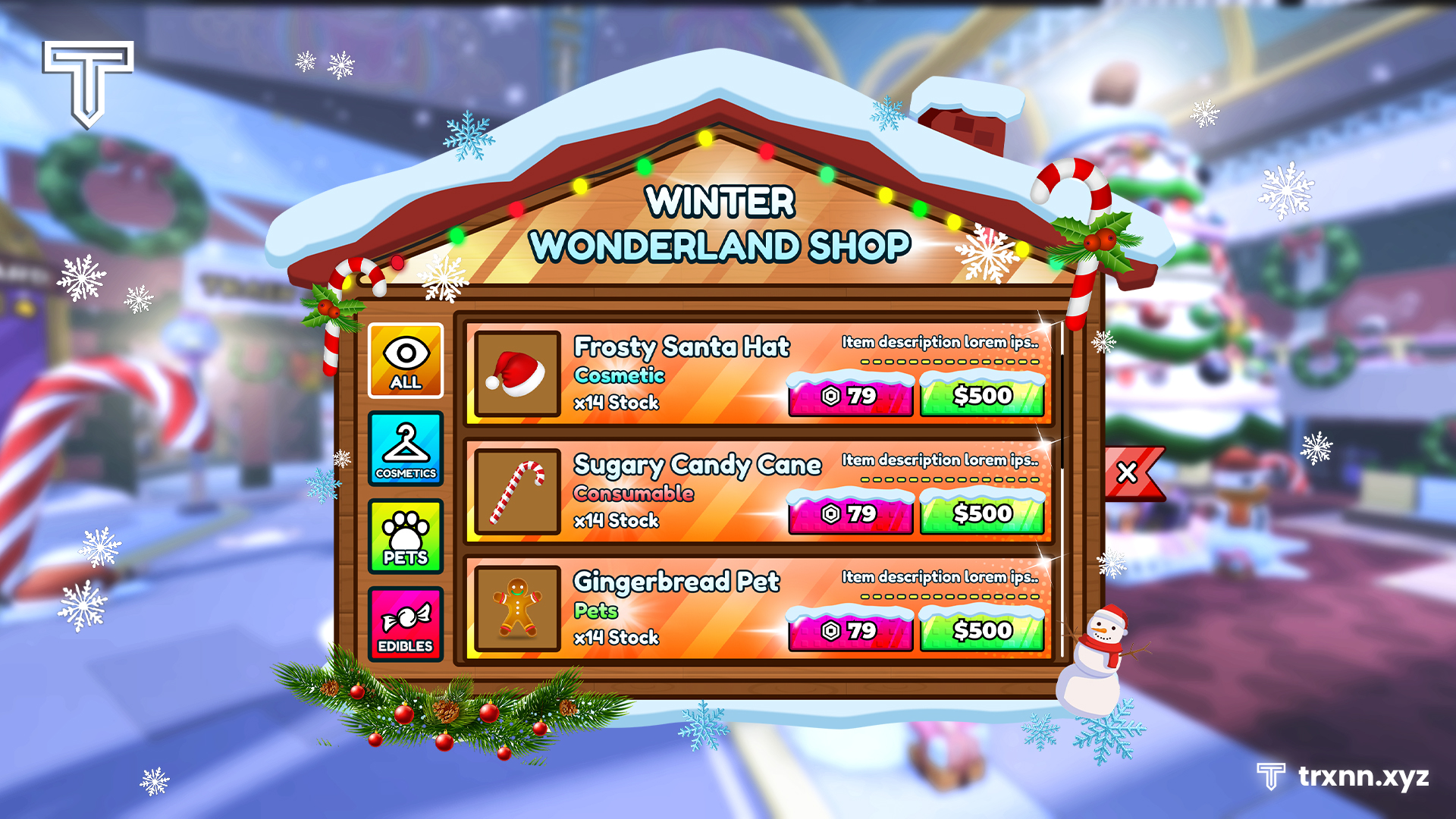Viewport: 1456px width, 819px height.
Task: Select the Sugary Candy Cane item icon
Action: coord(516,491)
